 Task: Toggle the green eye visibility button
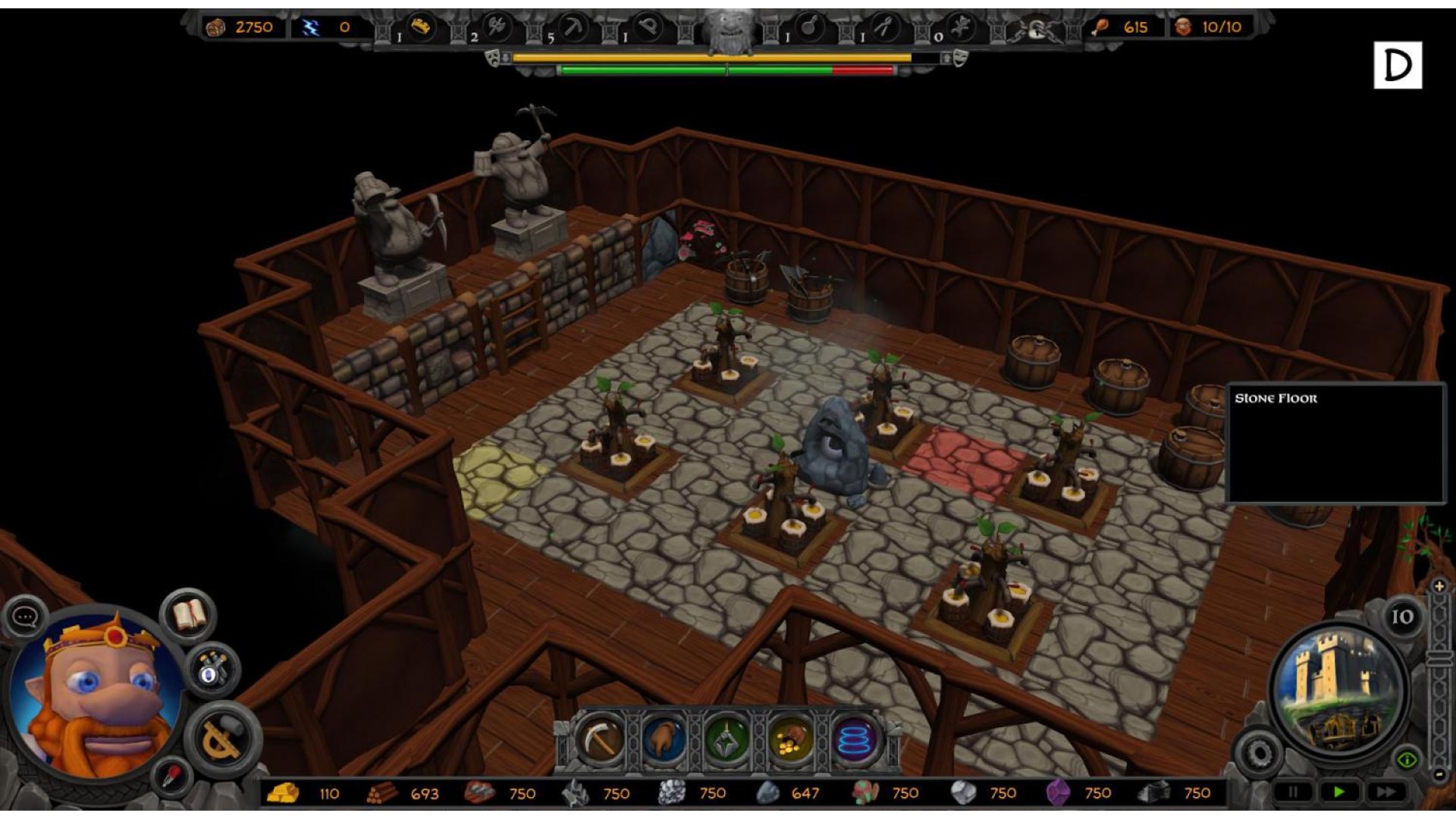(x=1407, y=759)
